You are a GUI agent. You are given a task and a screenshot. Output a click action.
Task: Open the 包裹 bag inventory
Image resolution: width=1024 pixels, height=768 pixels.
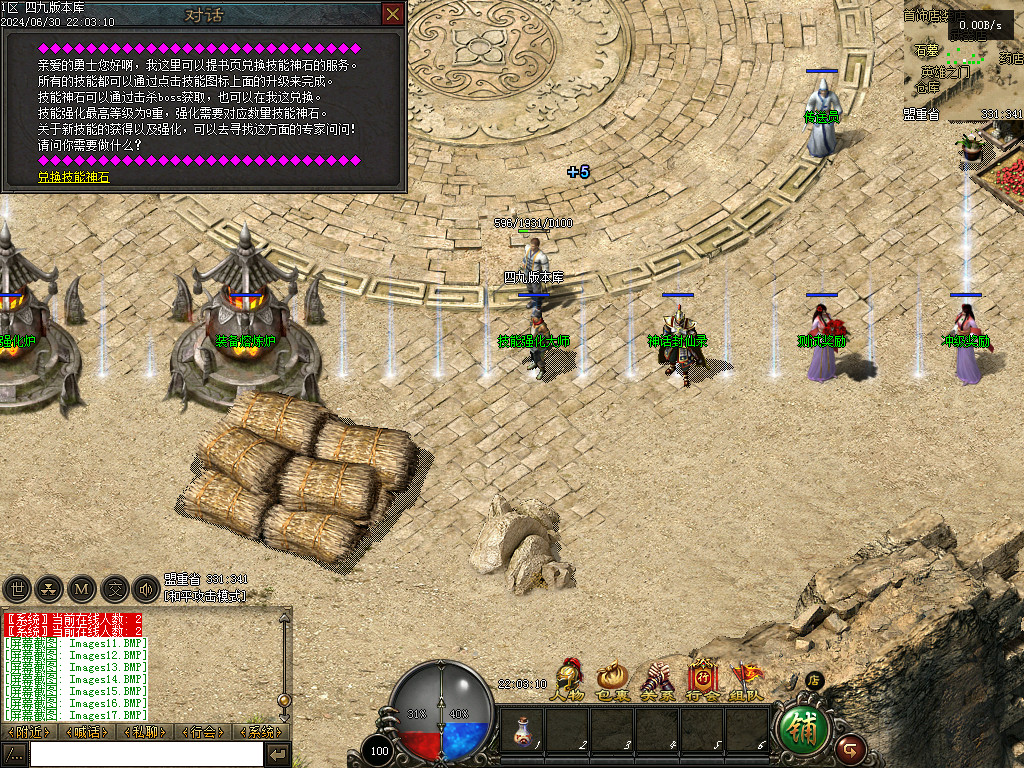pyautogui.click(x=612, y=680)
